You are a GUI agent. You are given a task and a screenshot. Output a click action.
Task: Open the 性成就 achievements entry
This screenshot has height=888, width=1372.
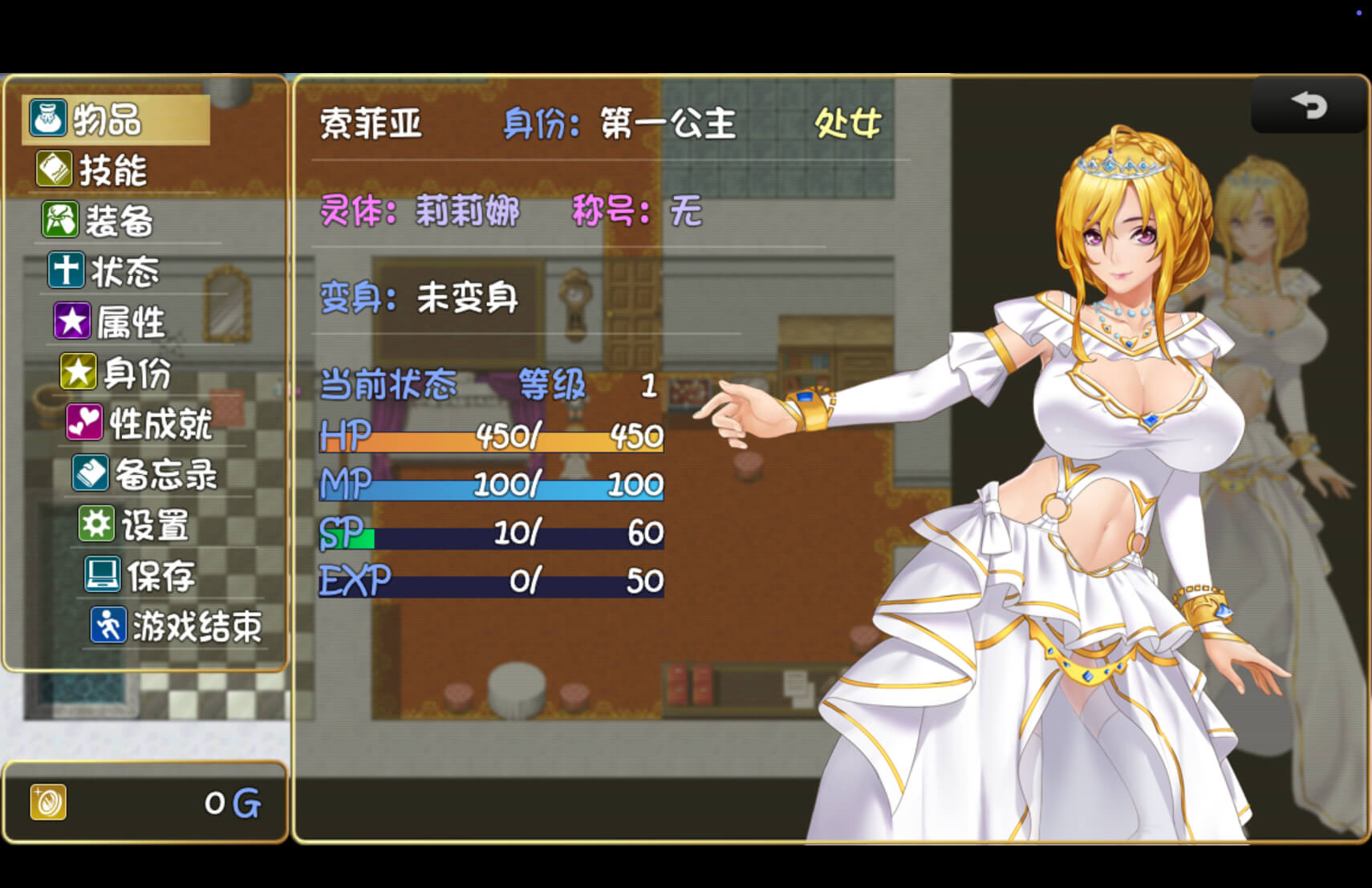tap(159, 423)
